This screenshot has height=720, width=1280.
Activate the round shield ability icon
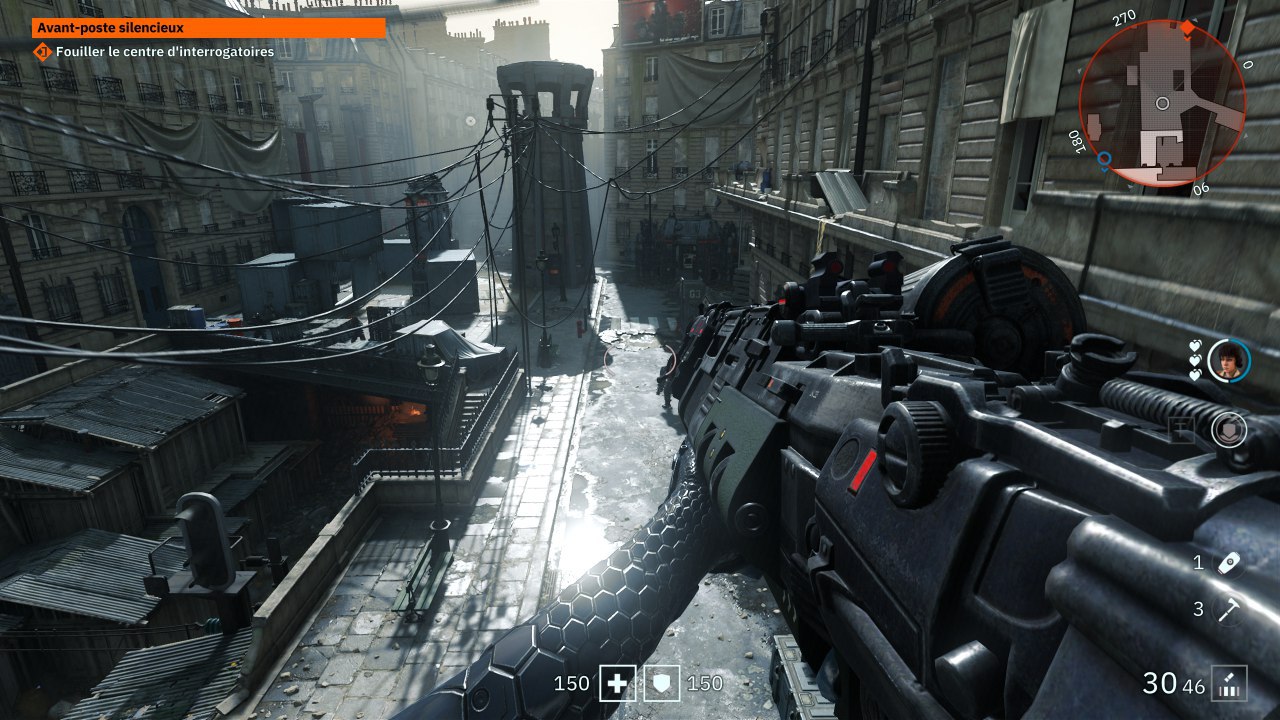1229,430
